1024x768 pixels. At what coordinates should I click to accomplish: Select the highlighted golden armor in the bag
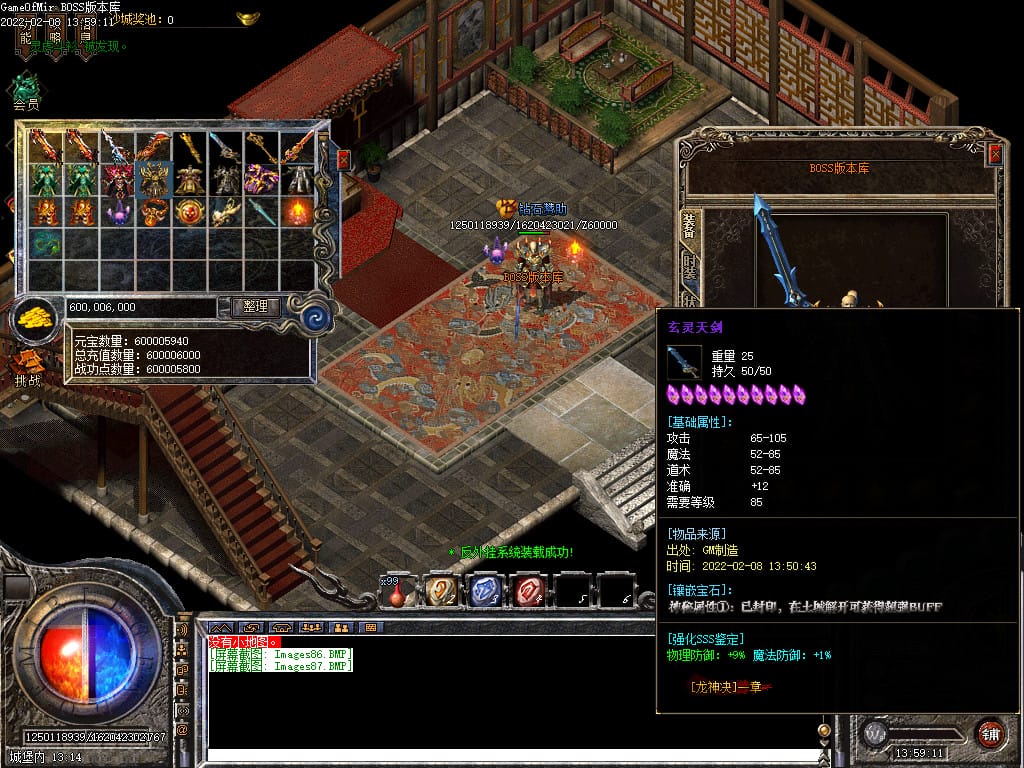154,179
